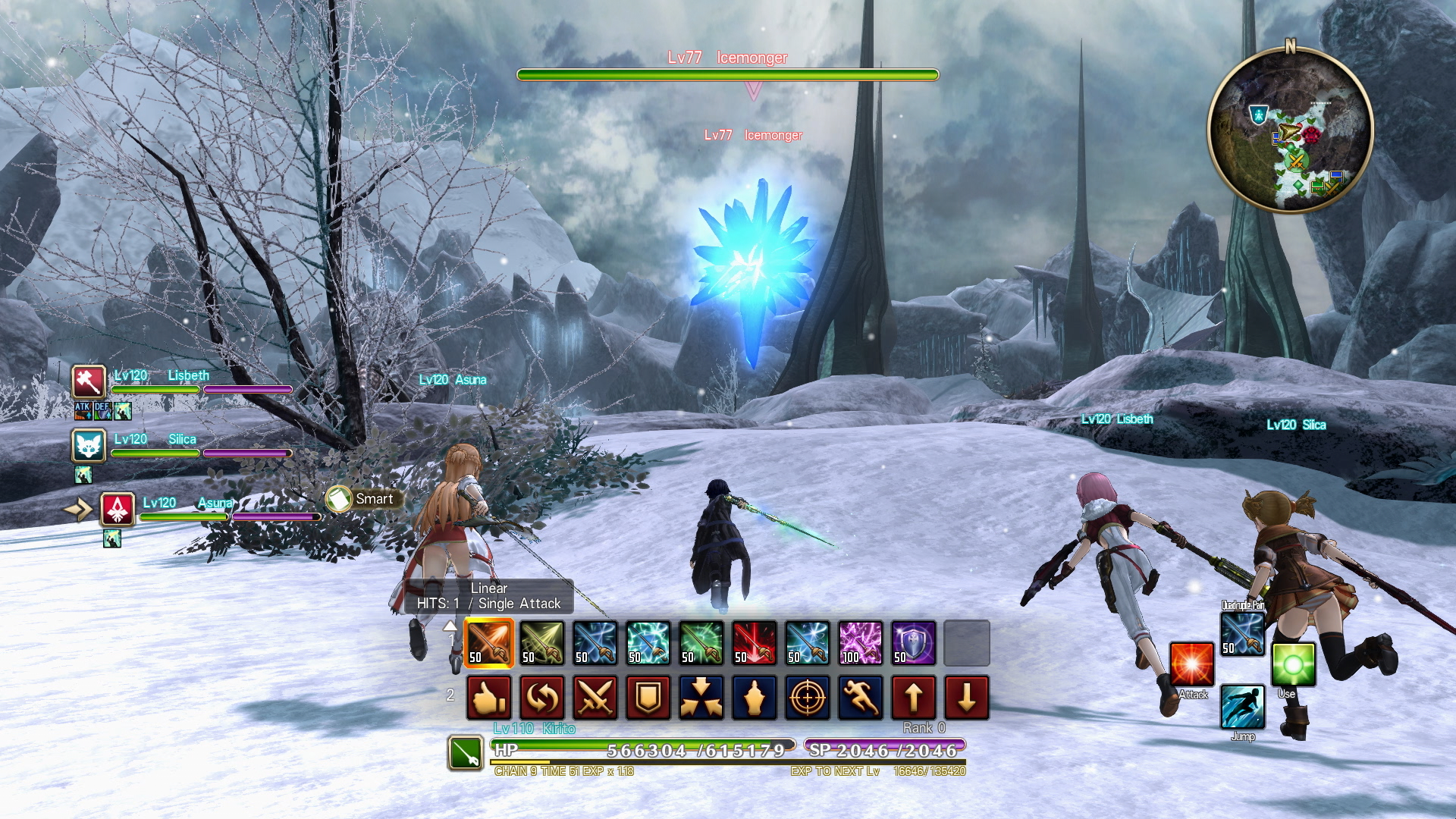Click the down-arrow command icon
The image size is (1456, 819).
[x=967, y=698]
